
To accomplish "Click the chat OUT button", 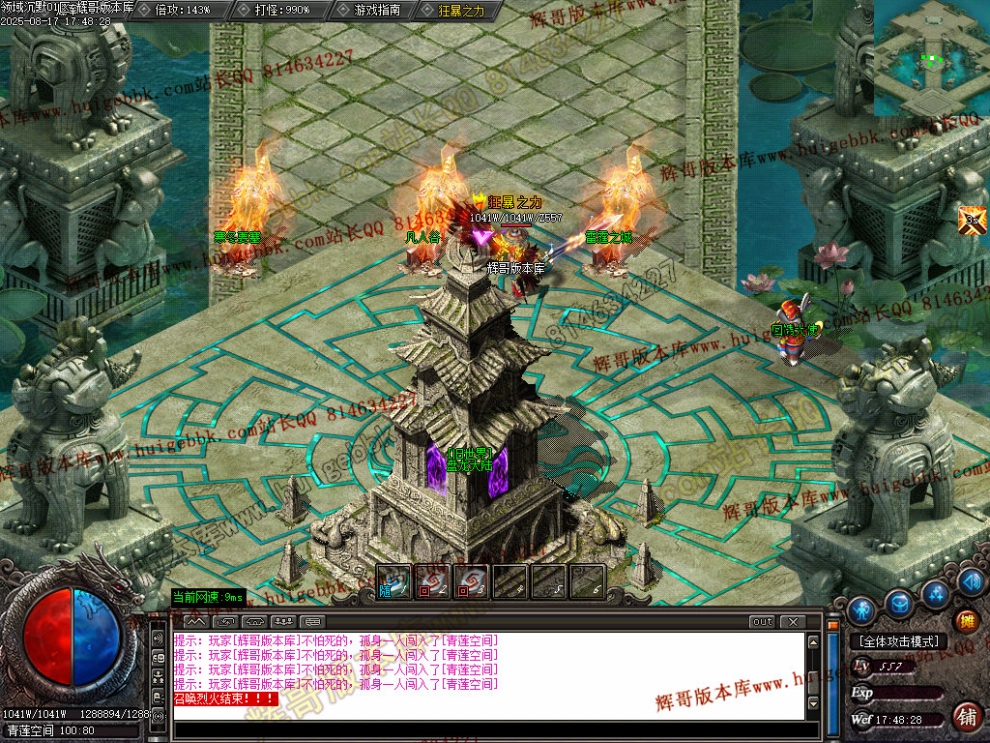I will [x=763, y=622].
